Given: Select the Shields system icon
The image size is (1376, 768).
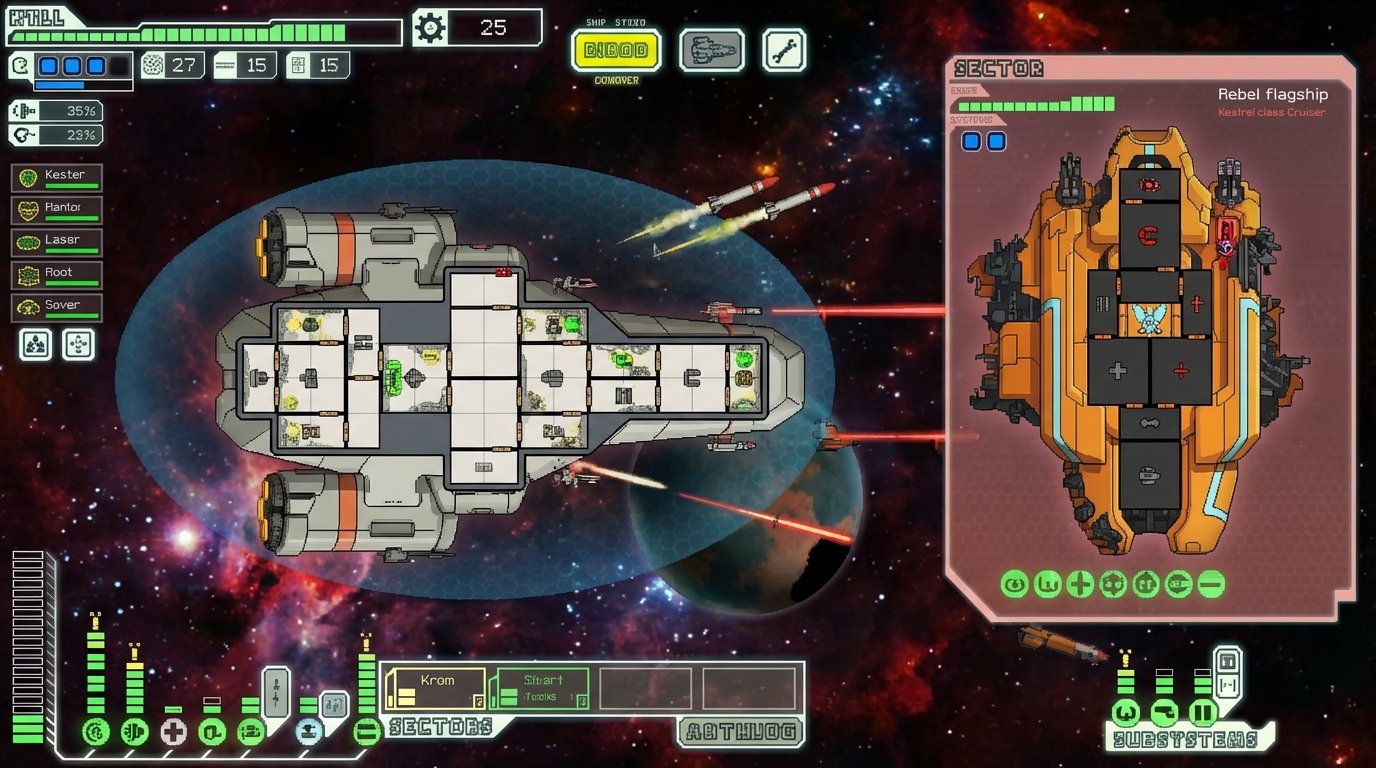Looking at the screenshot, I should tap(96, 731).
